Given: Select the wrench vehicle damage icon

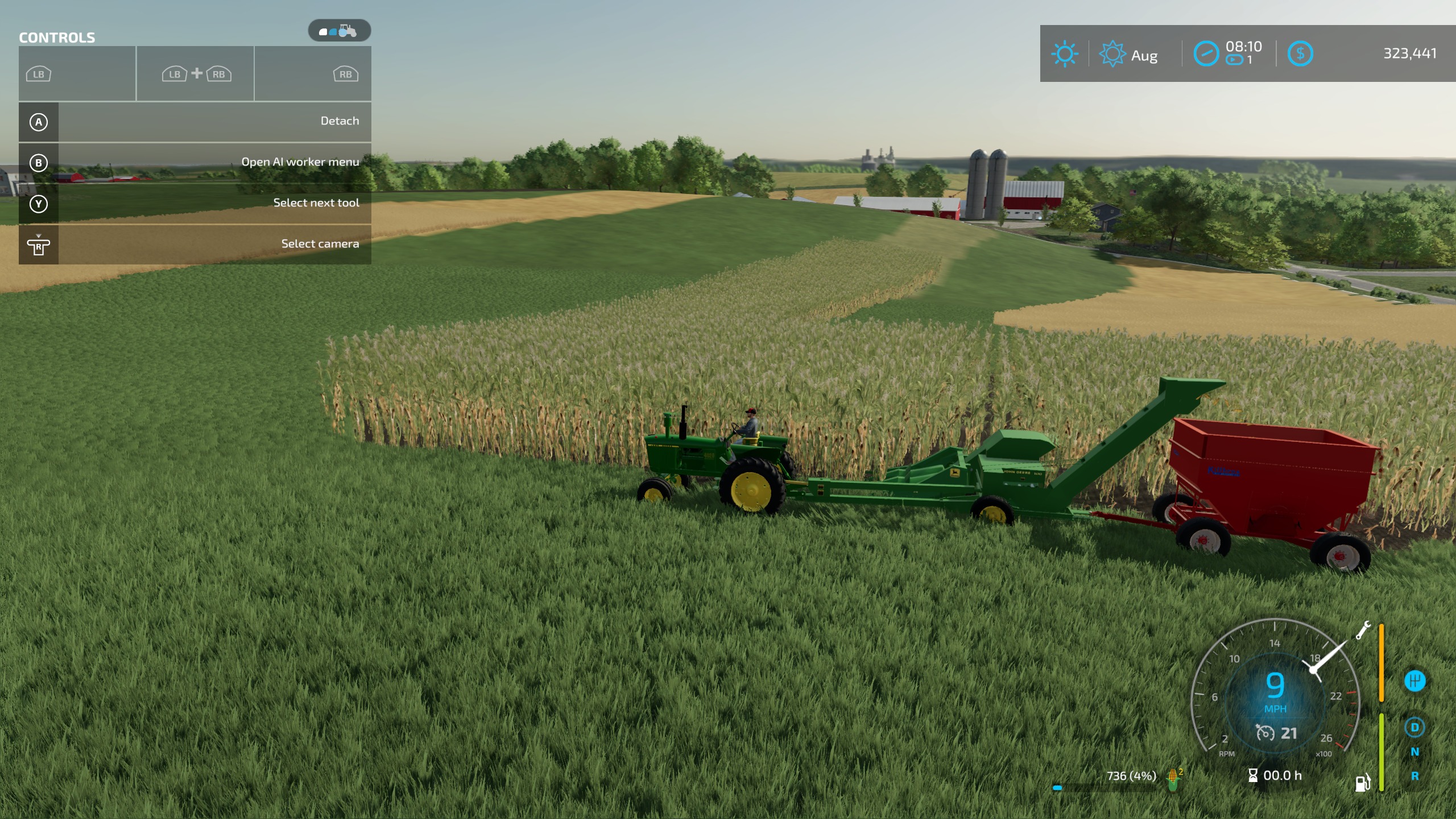Looking at the screenshot, I should [x=1363, y=630].
